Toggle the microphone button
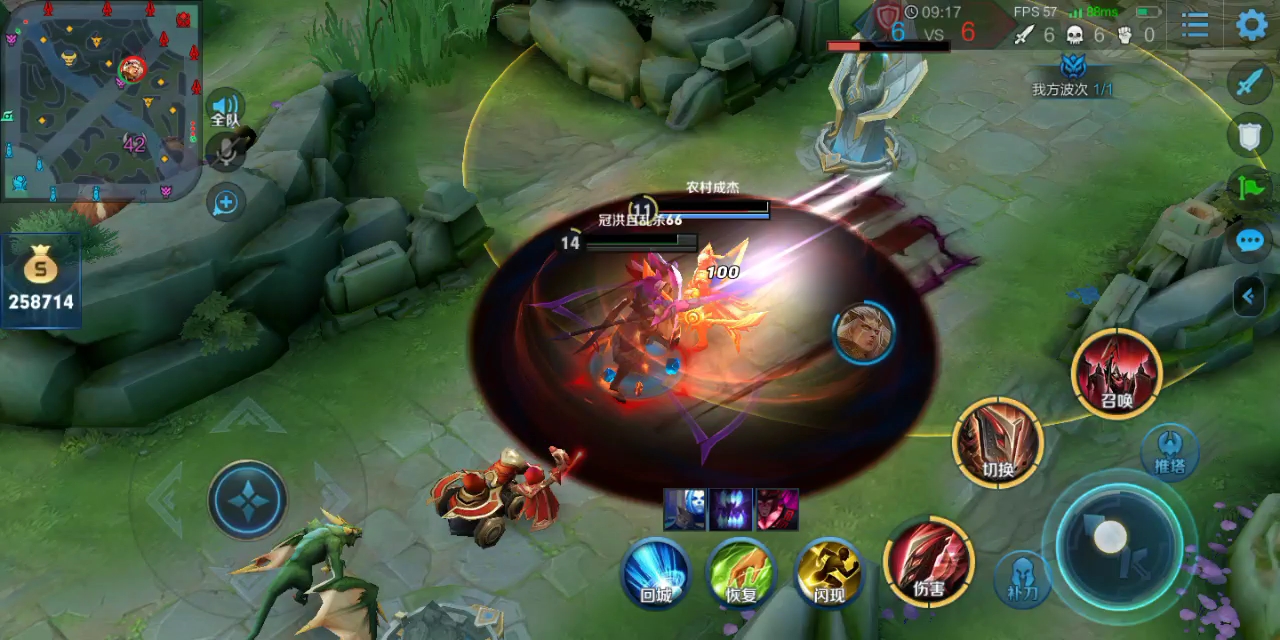 click(226, 151)
